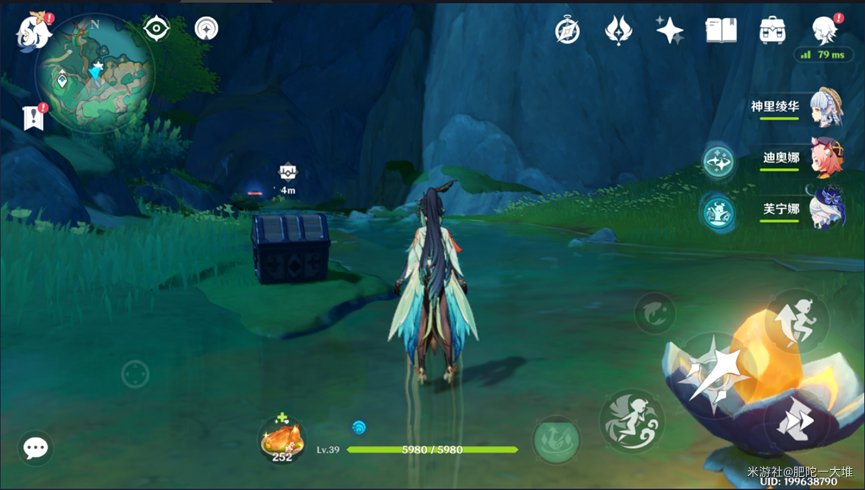Viewport: 865px width, 490px height.
Task: Open the wish star icon
Action: [670, 30]
